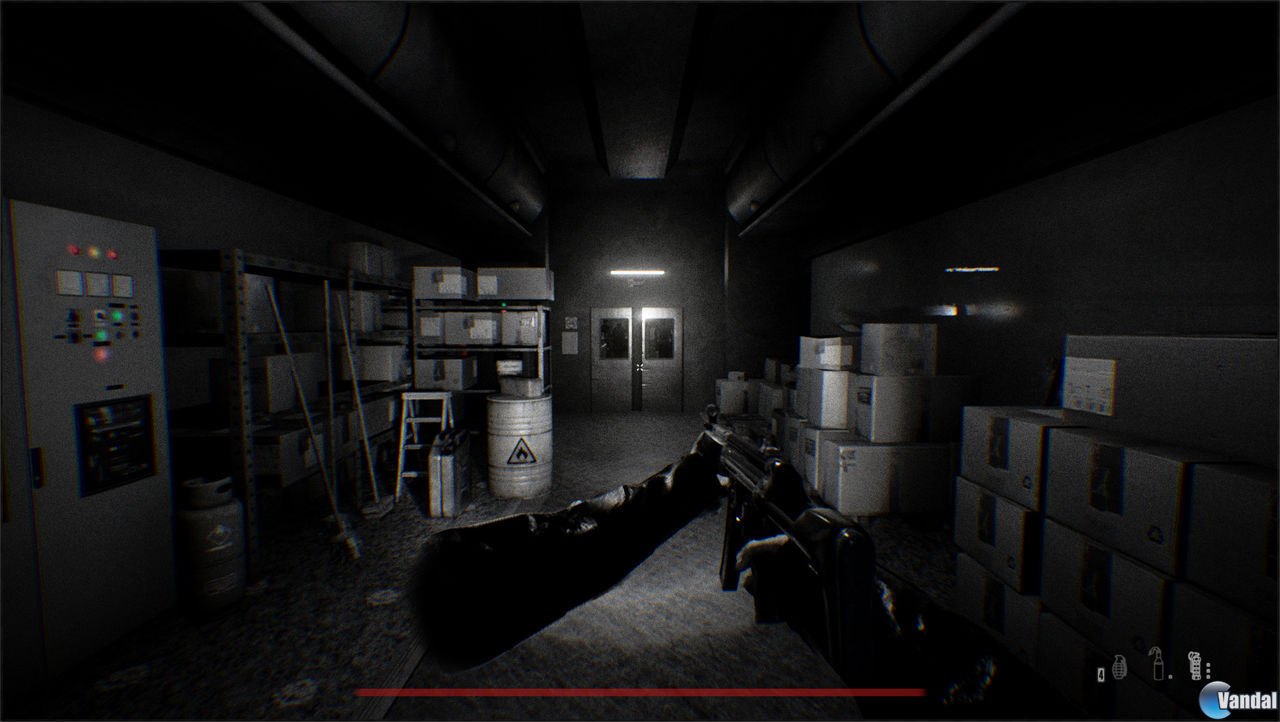The width and height of the screenshot is (1280, 722).
Task: Select the grenade icon in the HUD
Action: [x=1119, y=668]
